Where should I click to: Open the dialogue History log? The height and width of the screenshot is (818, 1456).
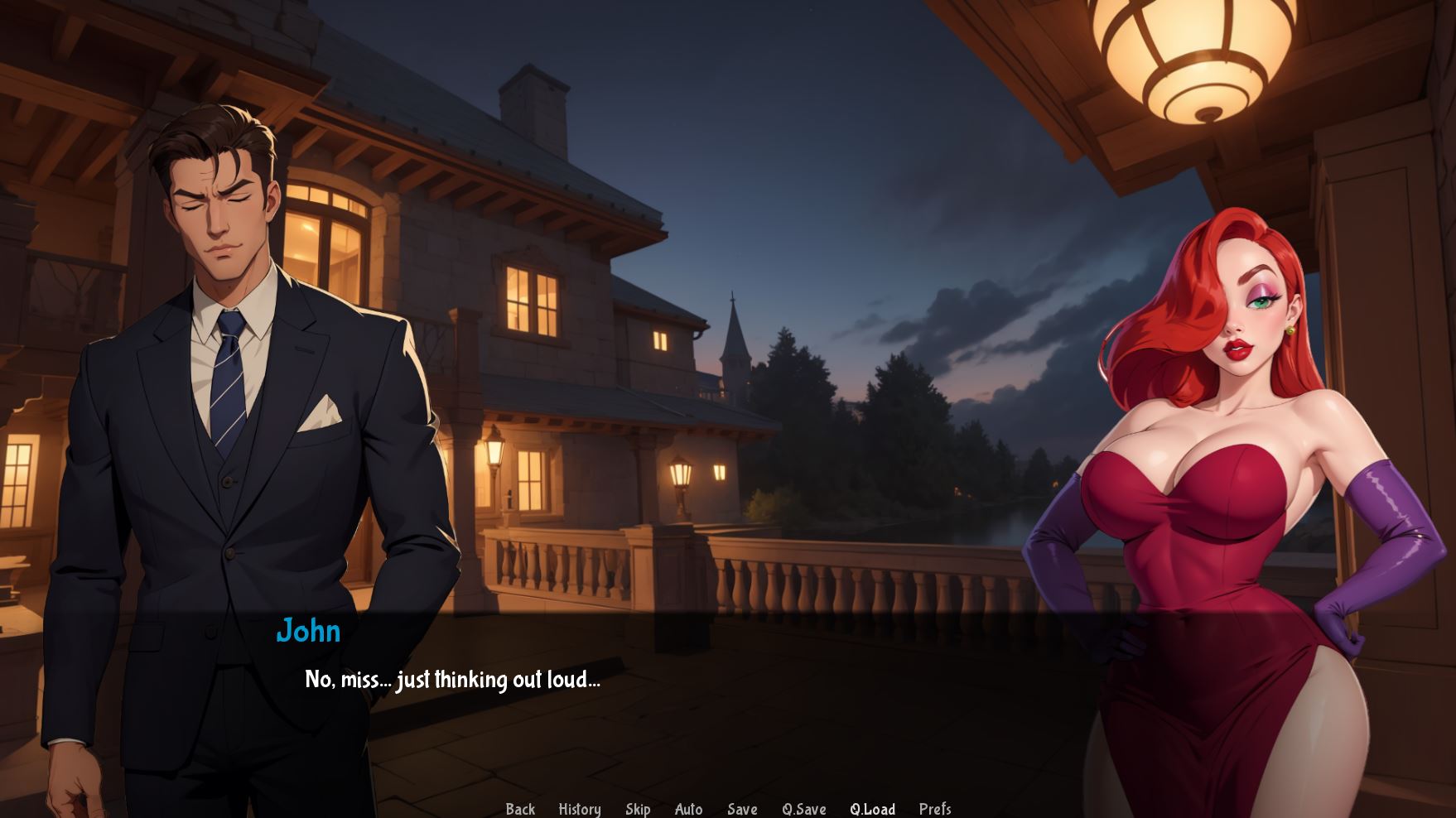pos(580,809)
